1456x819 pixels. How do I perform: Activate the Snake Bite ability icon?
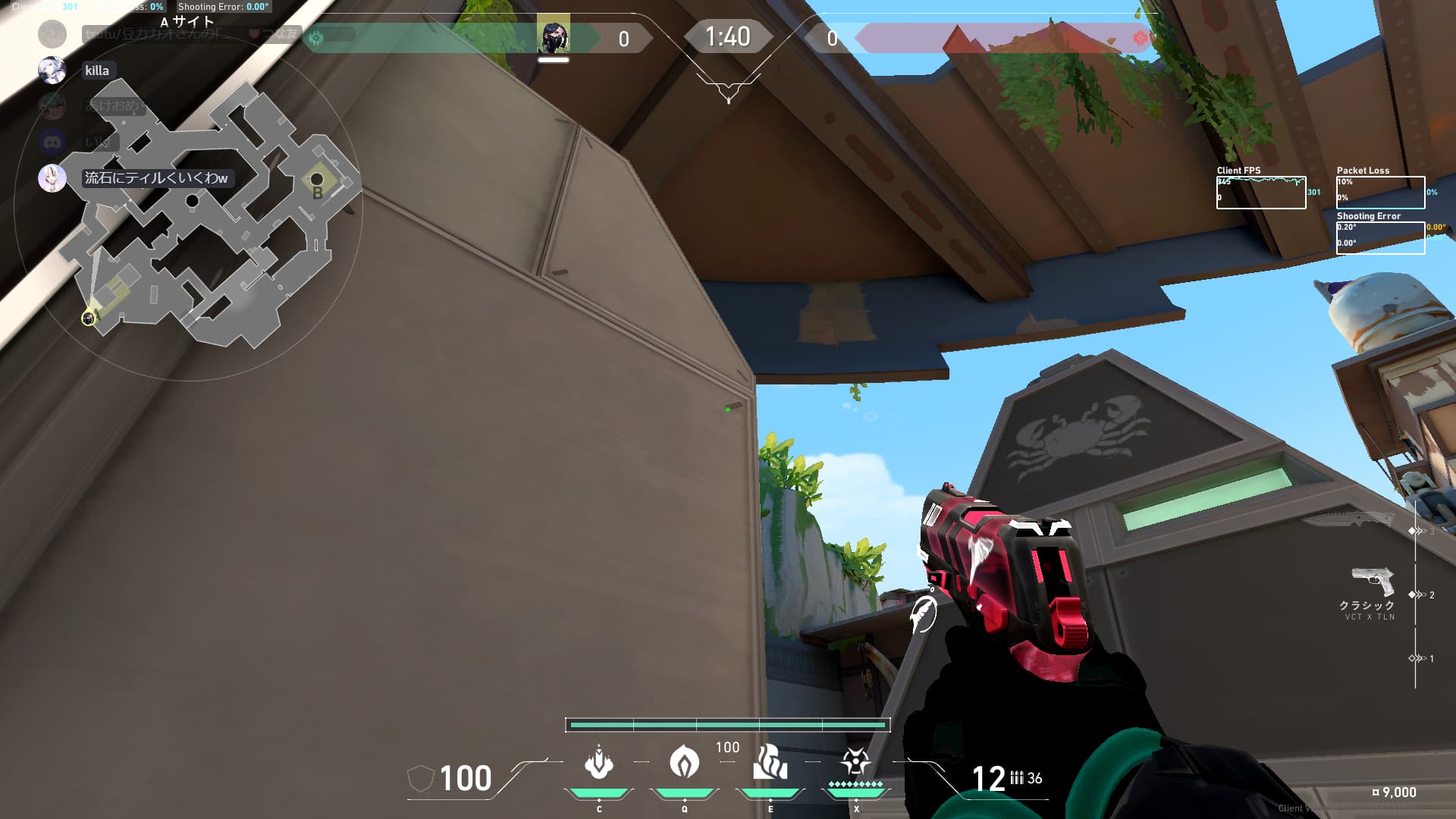598,762
